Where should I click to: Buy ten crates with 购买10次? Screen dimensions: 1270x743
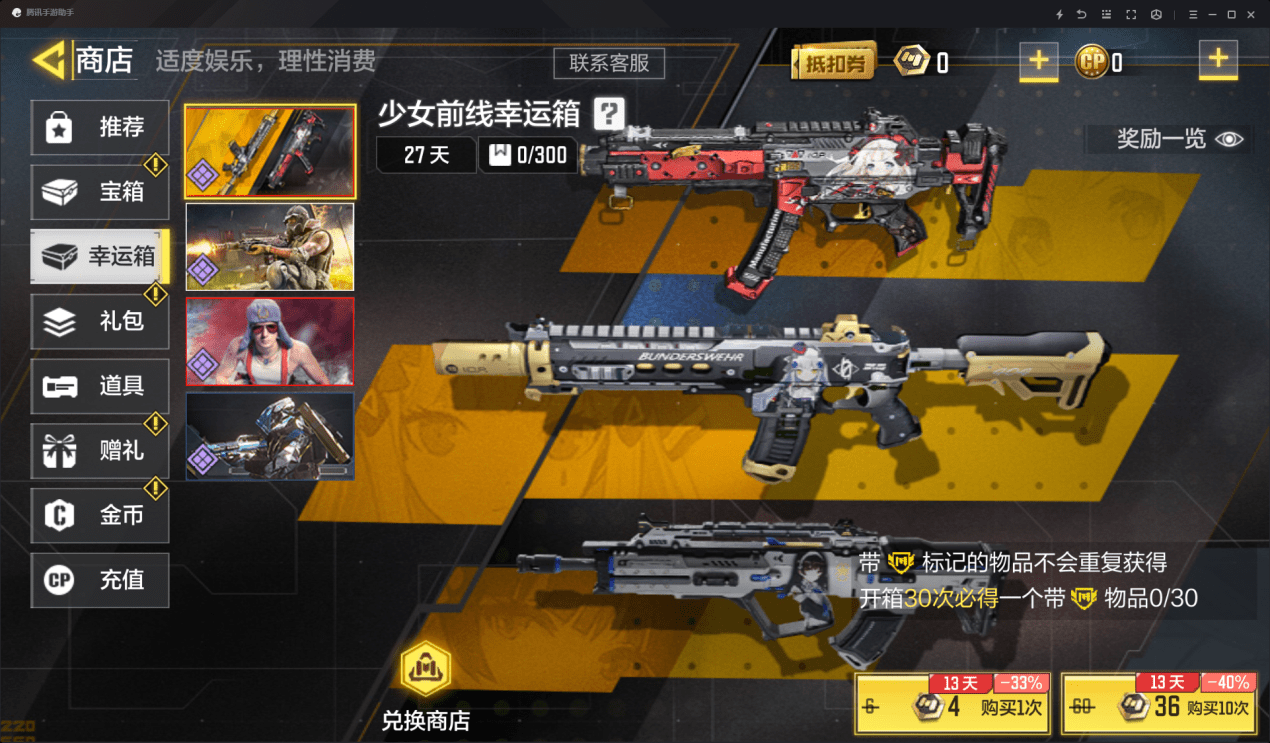pyautogui.click(x=1159, y=705)
